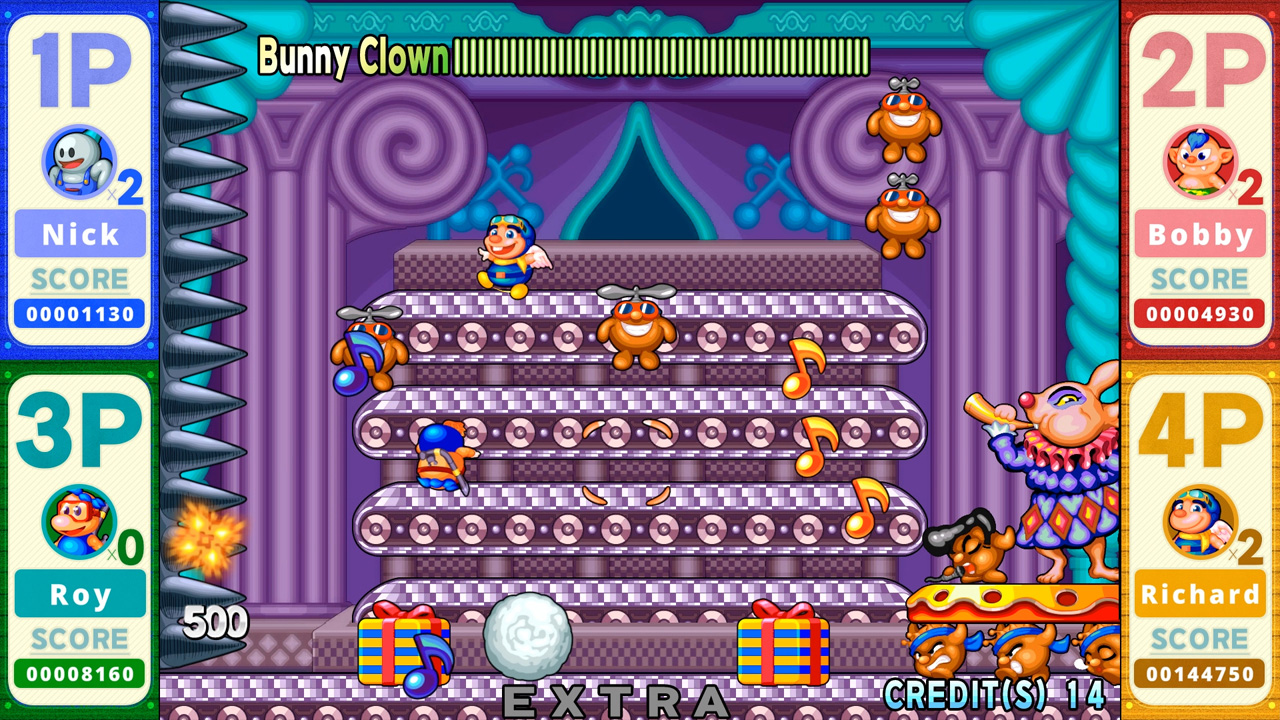Click Bobby's 2P character portrait
1280x720 pixels.
click(x=1197, y=160)
